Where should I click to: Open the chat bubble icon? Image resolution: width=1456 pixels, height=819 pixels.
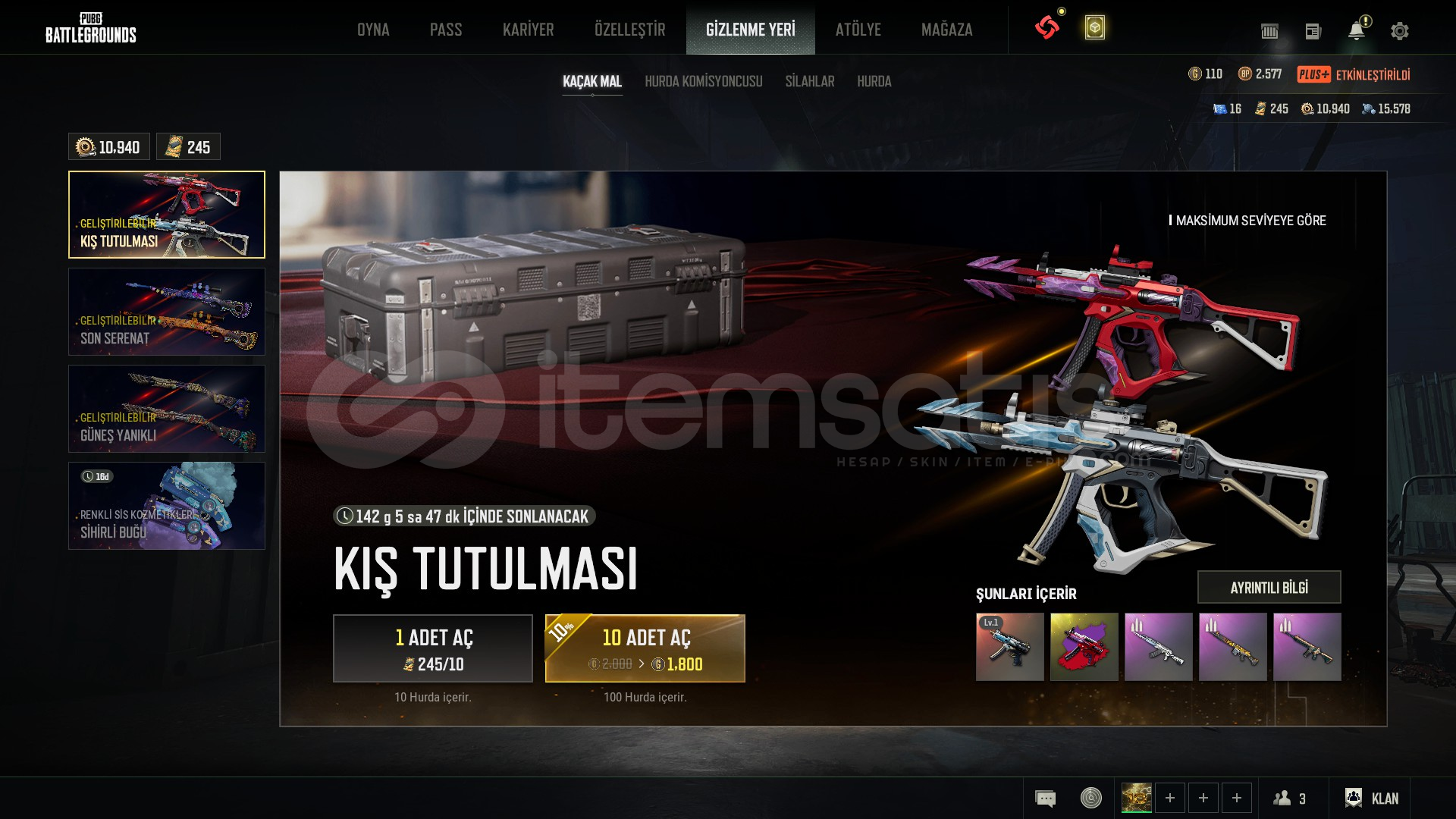1045,798
